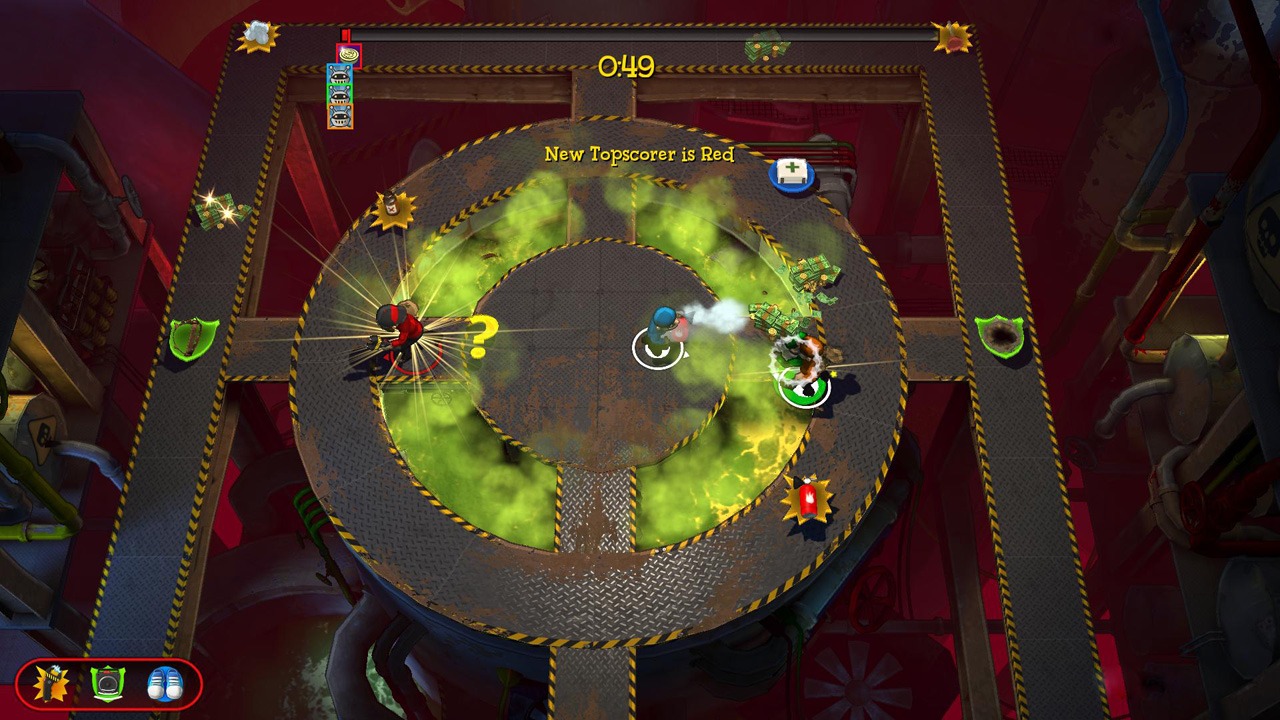
Task: Click the fire extinguisher pickup near the arena edge
Action: [x=810, y=499]
